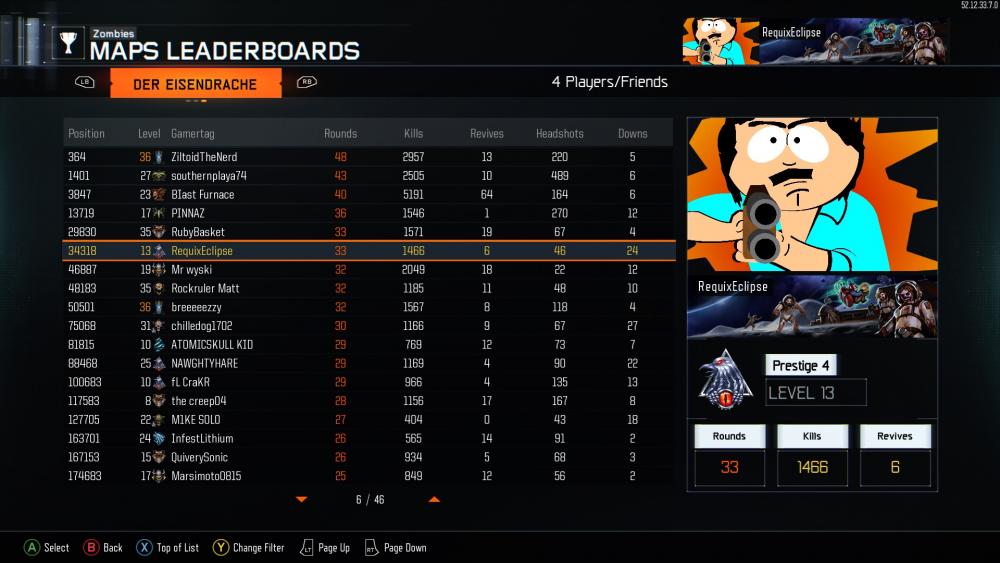Pick the RubyBasket leaderboard row

click(368, 232)
